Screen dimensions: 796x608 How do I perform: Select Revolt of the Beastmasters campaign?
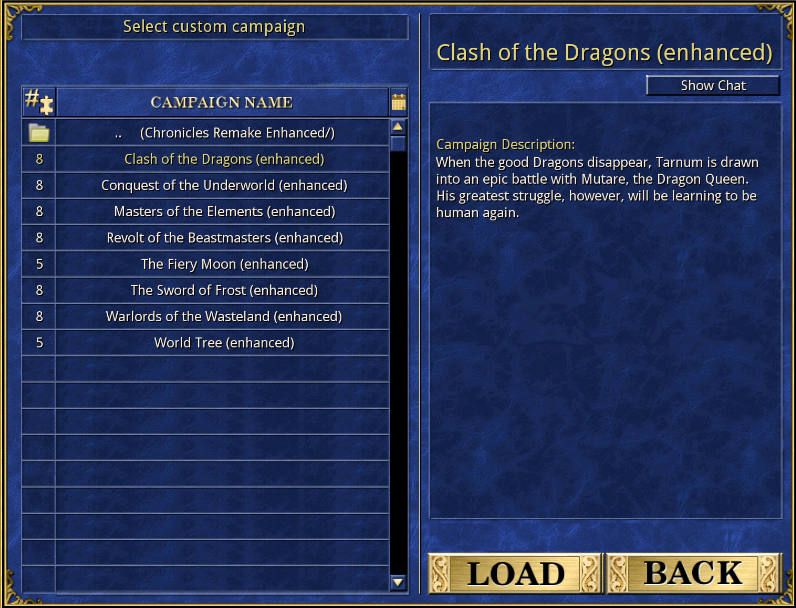click(x=223, y=238)
